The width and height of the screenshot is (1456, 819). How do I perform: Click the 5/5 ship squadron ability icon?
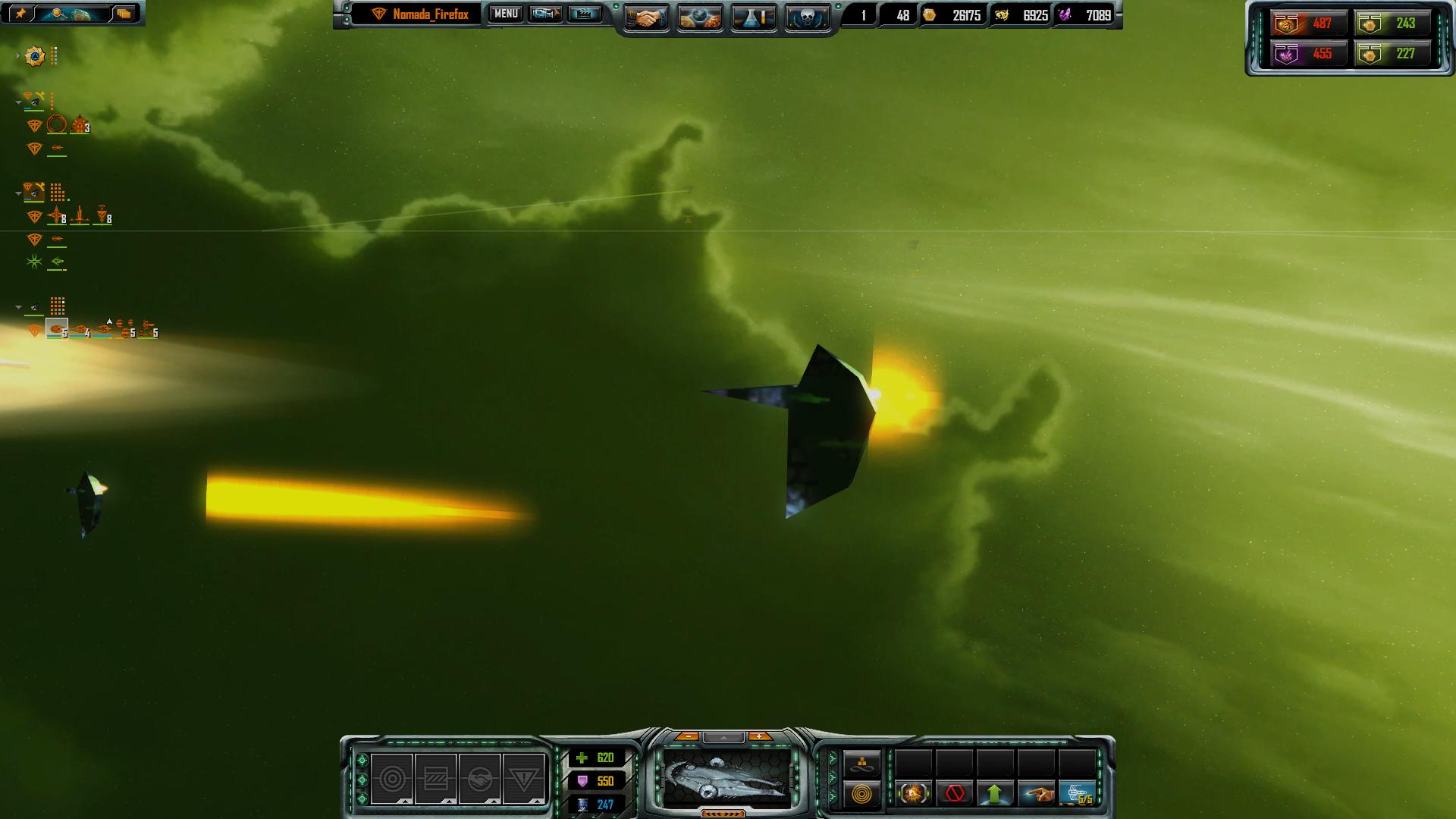point(1077,794)
